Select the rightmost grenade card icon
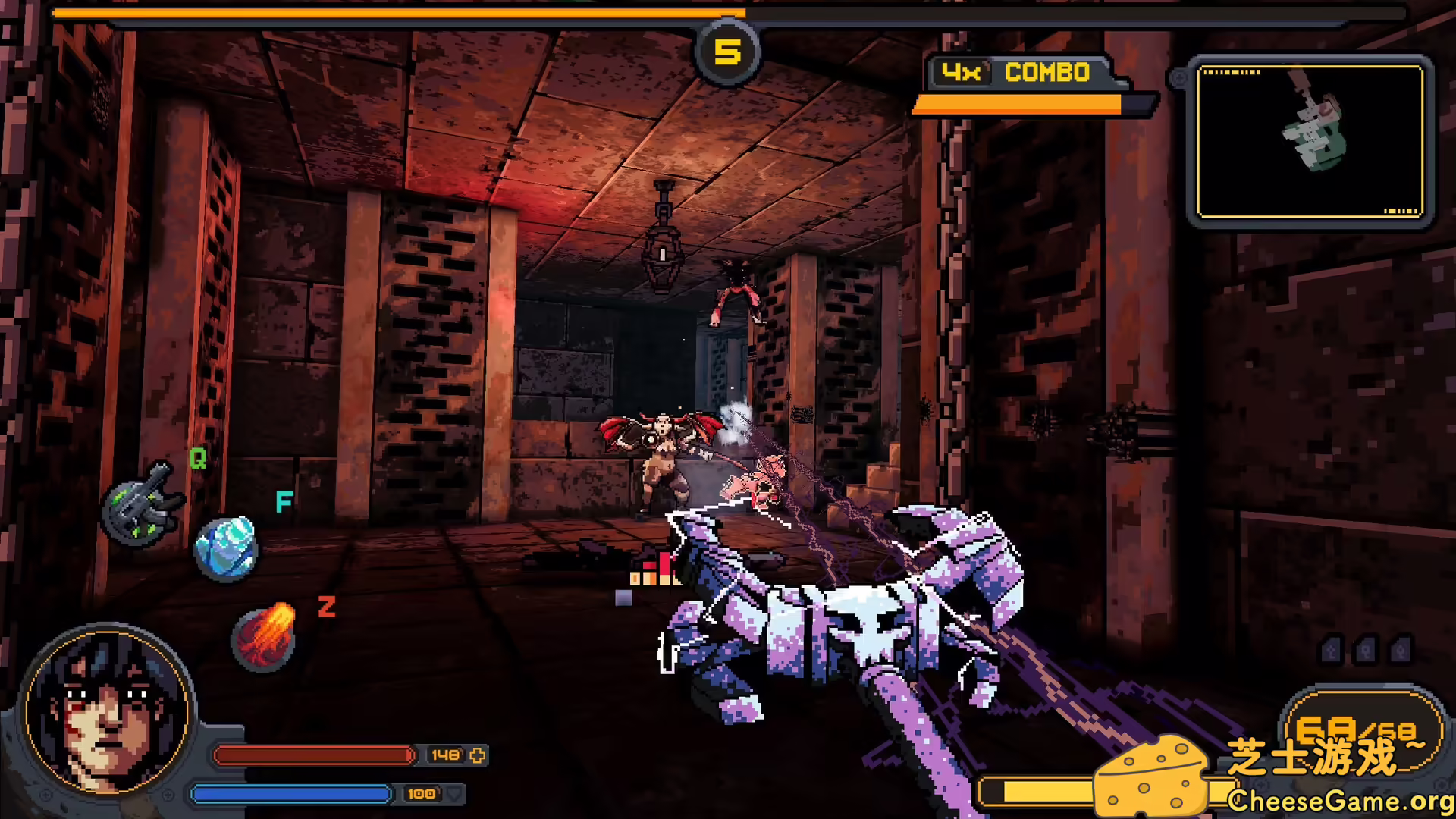Viewport: 1456px width, 819px height. (x=1401, y=650)
